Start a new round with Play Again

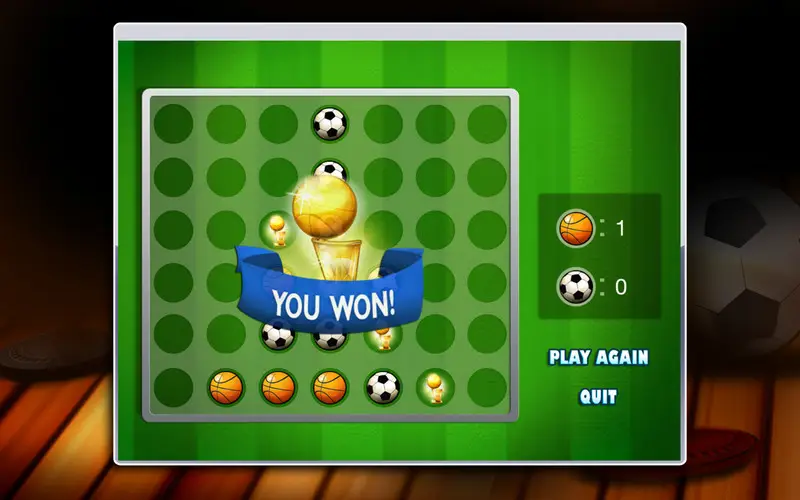(x=598, y=357)
